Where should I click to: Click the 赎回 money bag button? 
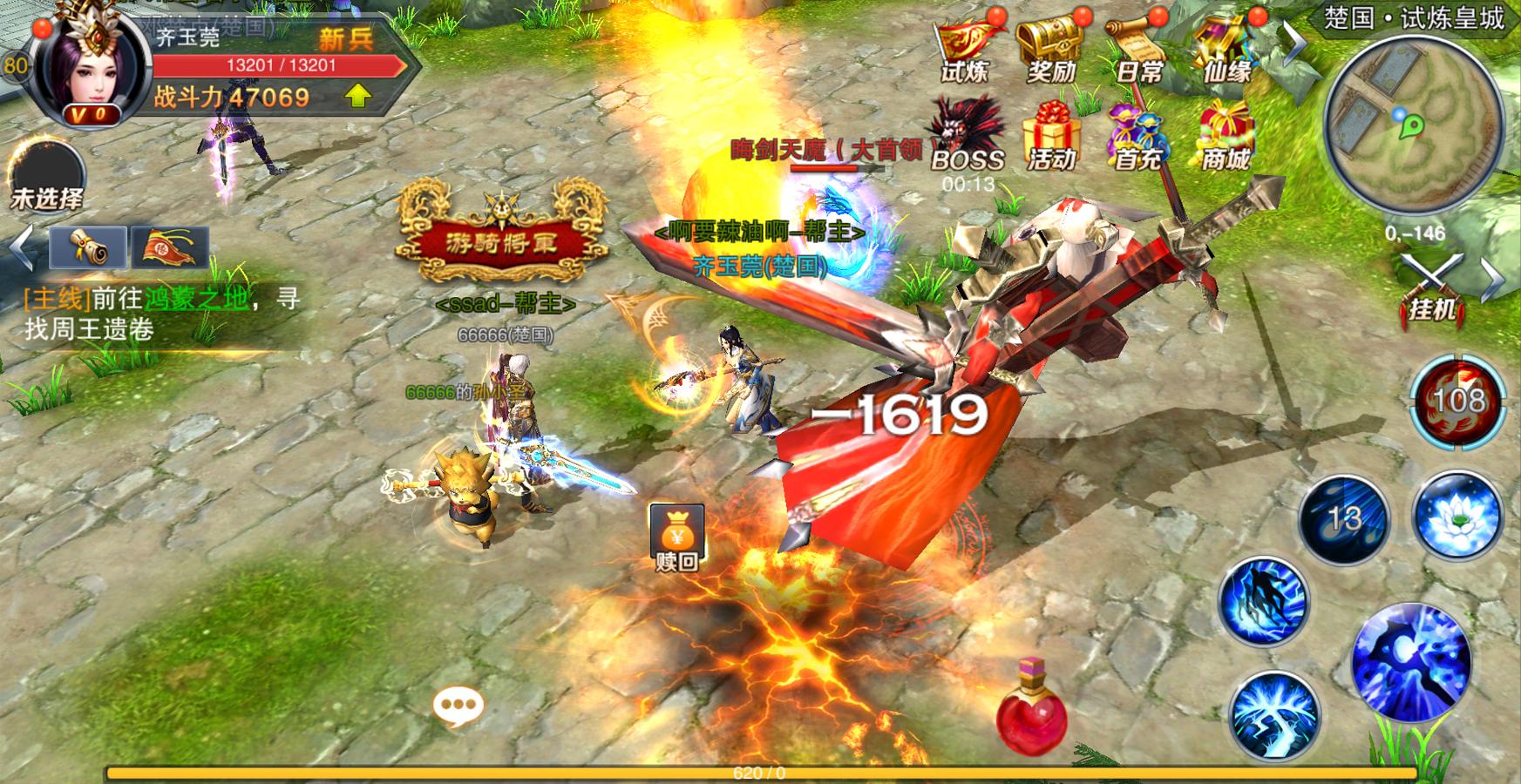coord(676,536)
